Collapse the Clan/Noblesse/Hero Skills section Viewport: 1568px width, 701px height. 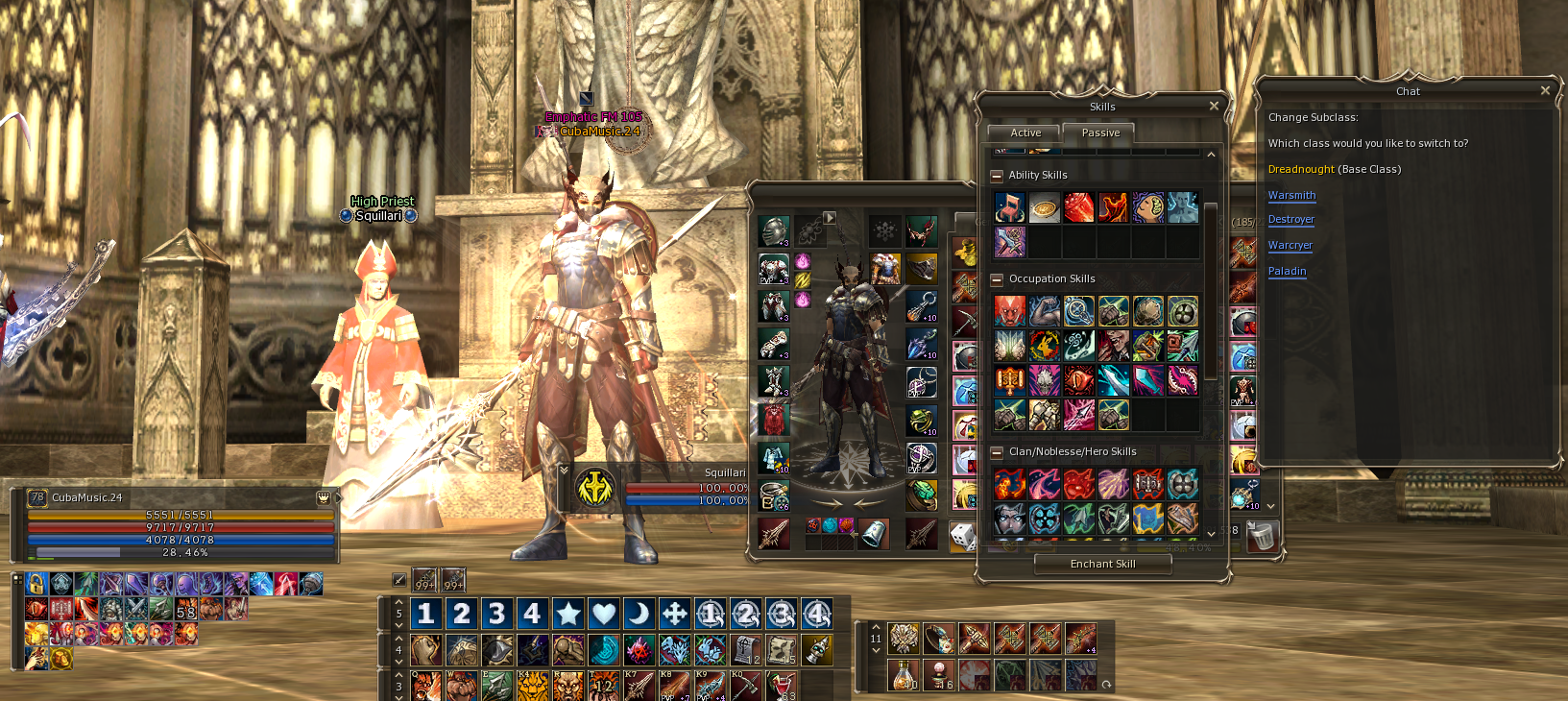[x=997, y=452]
